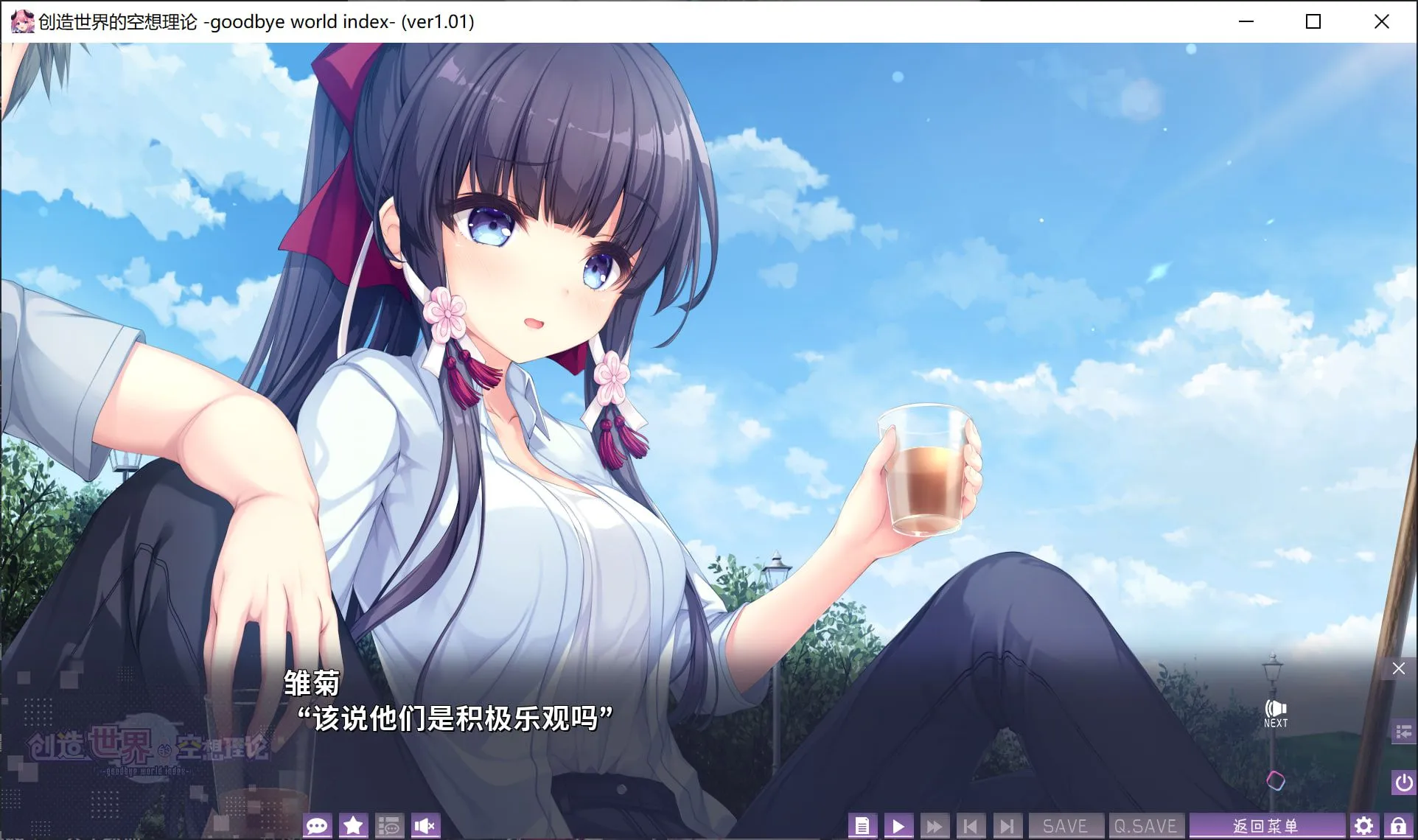Screen dimensions: 1418x840
Task: Bookmark this scene with the star icon
Action: [353, 825]
